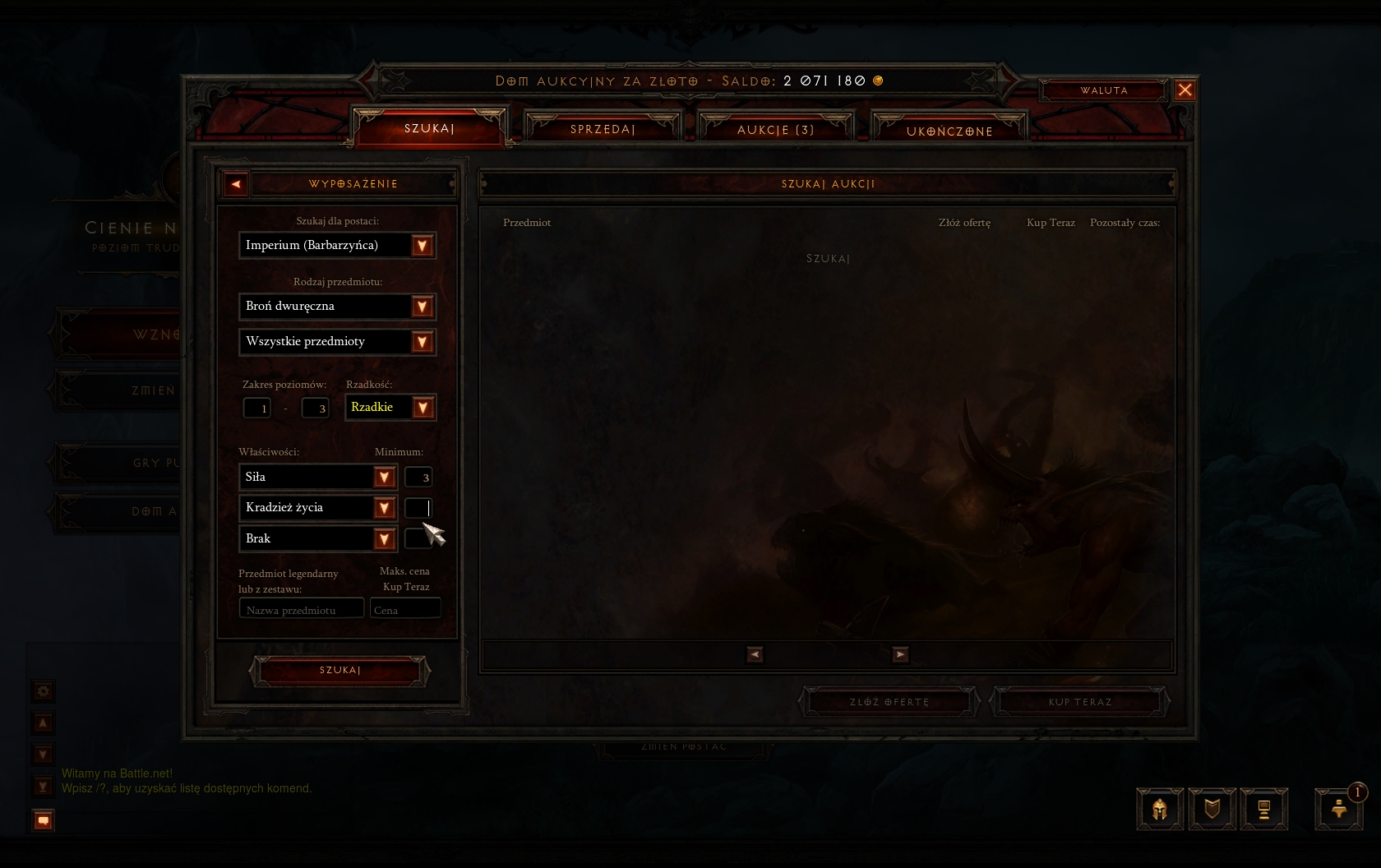
Task: Open the Siła property dropdown
Action: tap(384, 478)
